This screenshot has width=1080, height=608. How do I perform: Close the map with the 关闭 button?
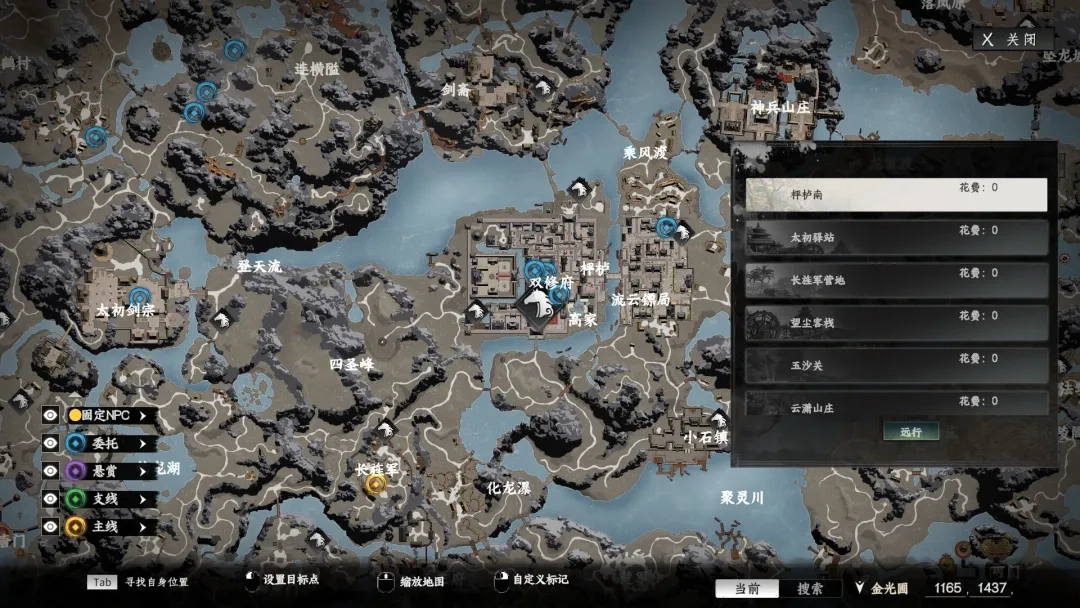1013,40
